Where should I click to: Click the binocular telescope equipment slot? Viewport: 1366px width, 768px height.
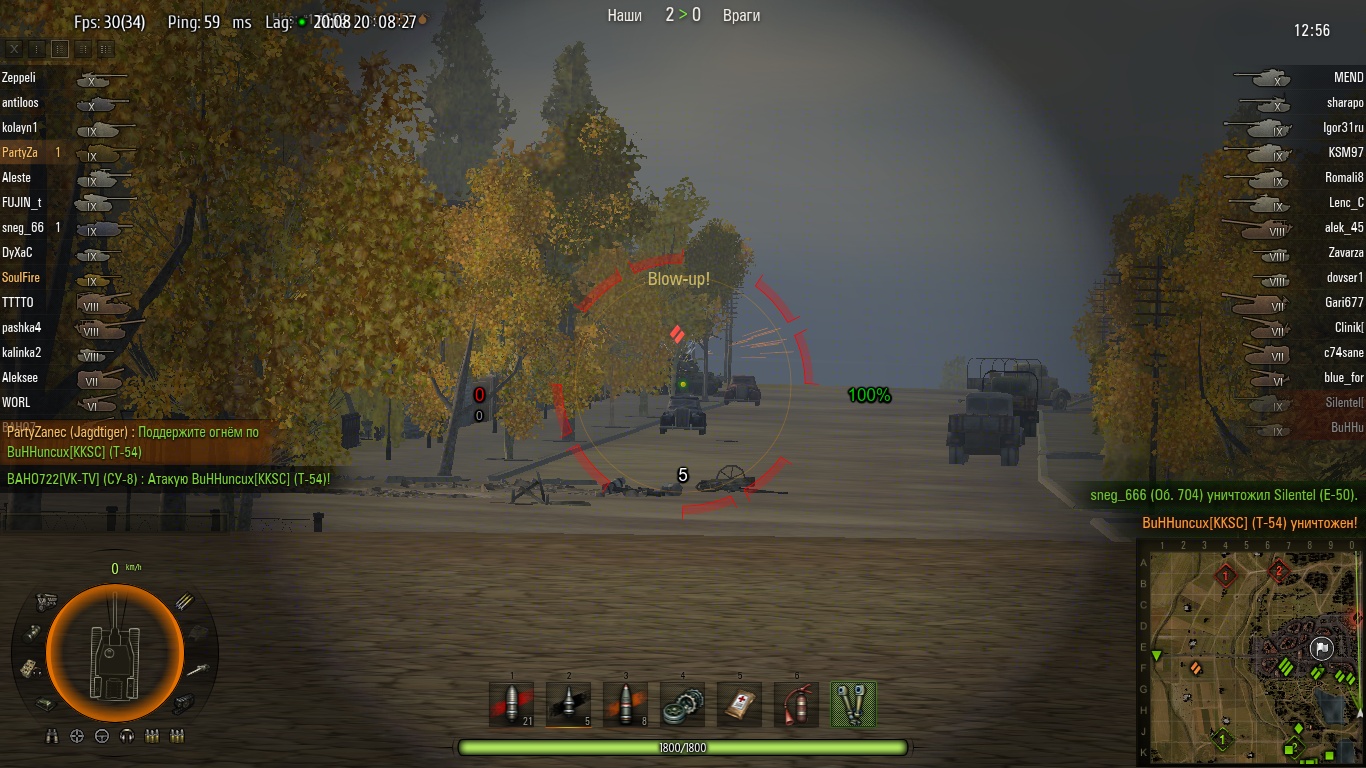click(853, 704)
